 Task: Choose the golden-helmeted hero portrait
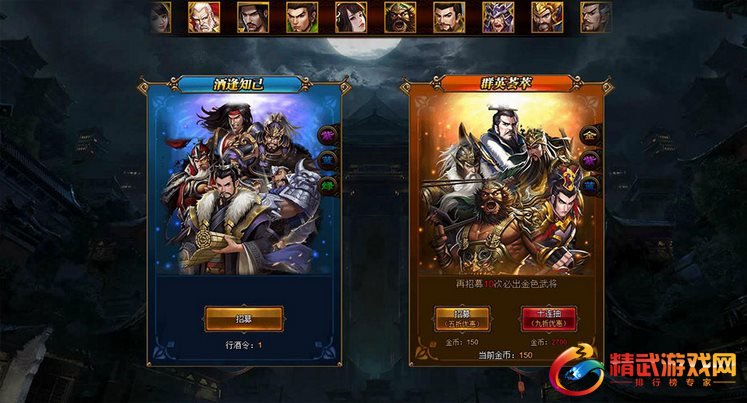click(x=546, y=17)
